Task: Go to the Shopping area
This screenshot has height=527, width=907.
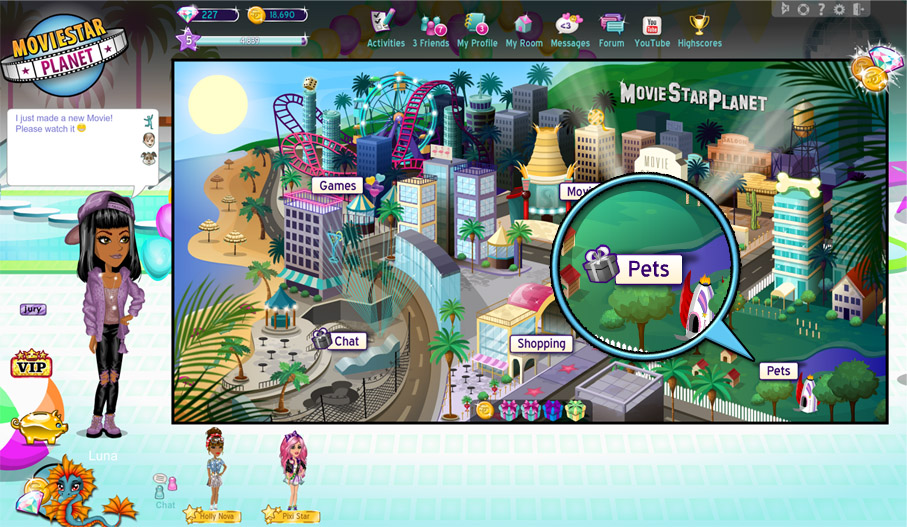Action: coord(541,344)
